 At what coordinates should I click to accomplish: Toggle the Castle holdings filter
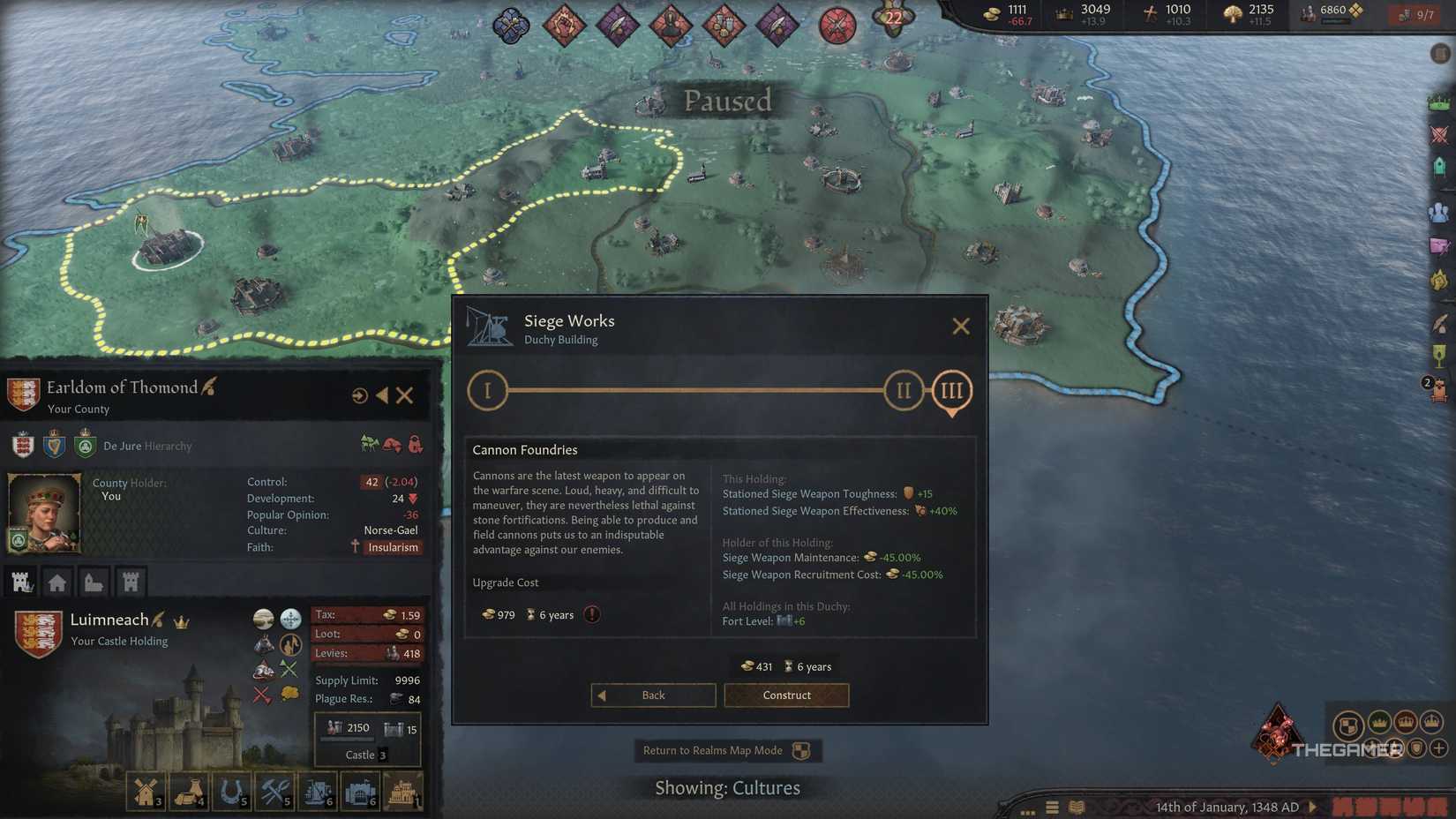131,581
